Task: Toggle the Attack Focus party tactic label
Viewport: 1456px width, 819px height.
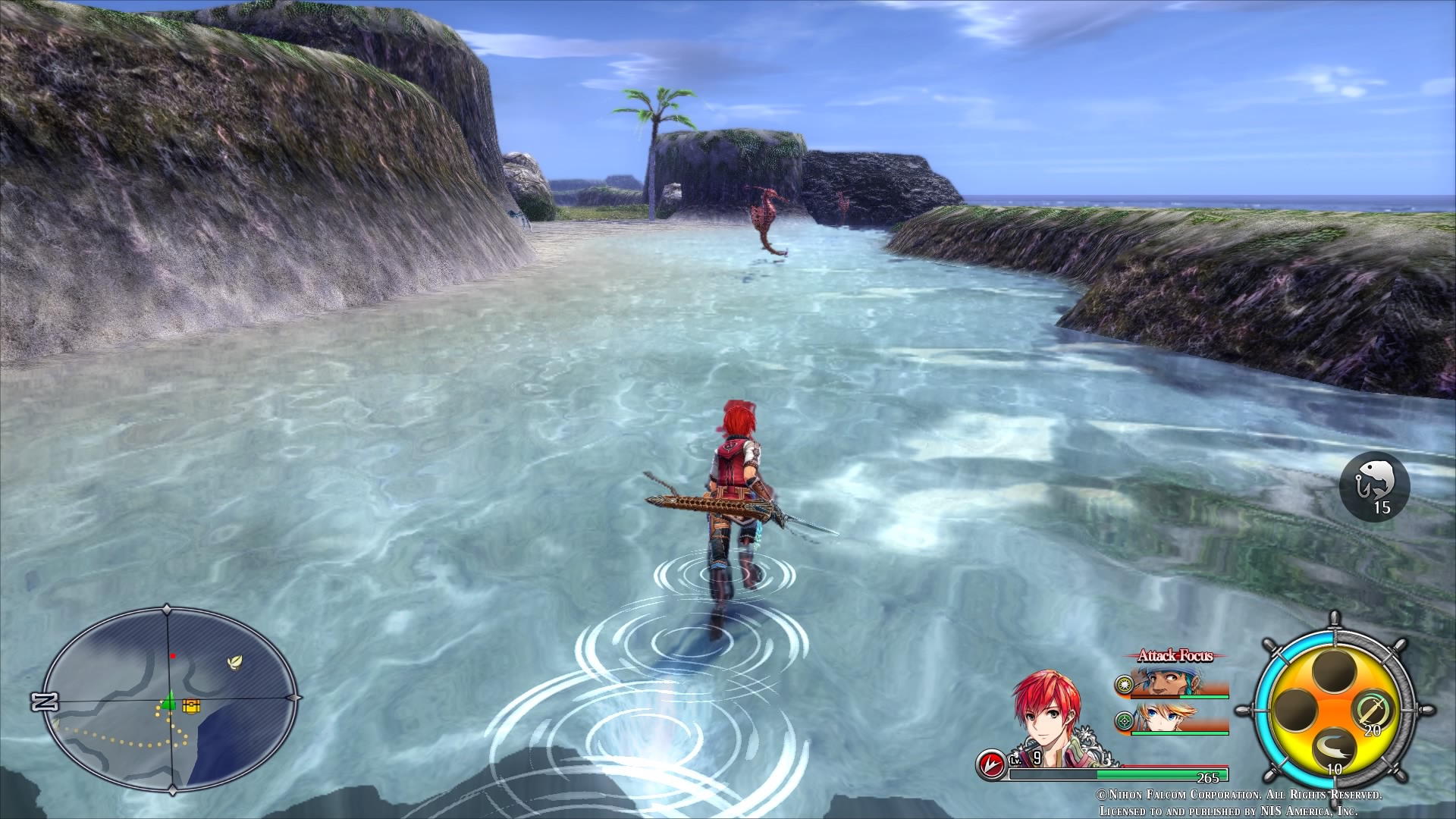Action: pyautogui.click(x=1175, y=656)
